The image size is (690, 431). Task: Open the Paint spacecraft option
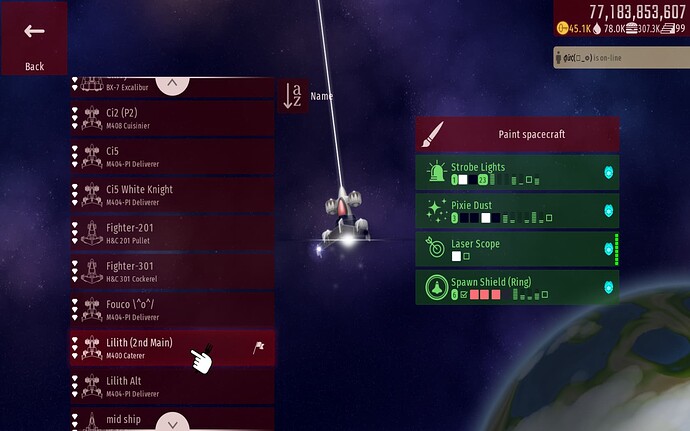[x=517, y=134]
